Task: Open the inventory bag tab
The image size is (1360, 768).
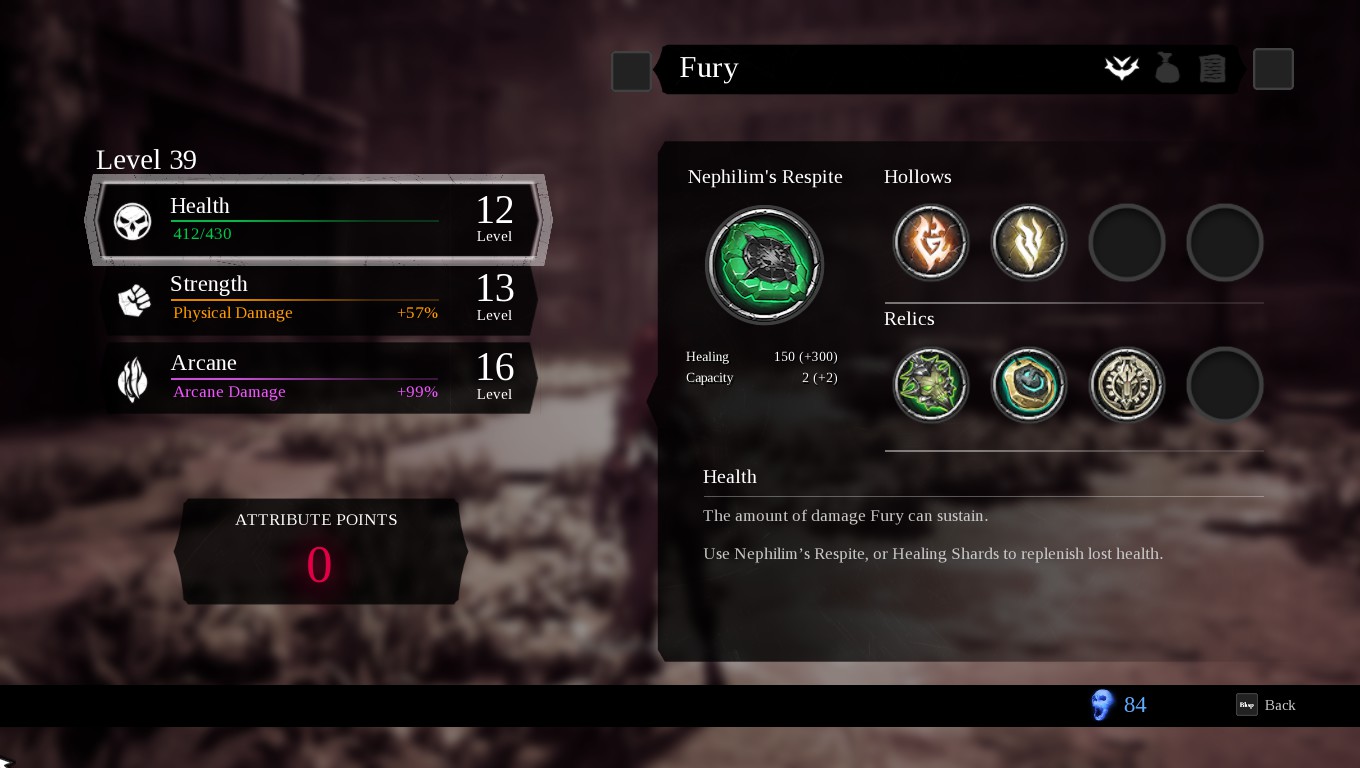Action: [1167, 68]
